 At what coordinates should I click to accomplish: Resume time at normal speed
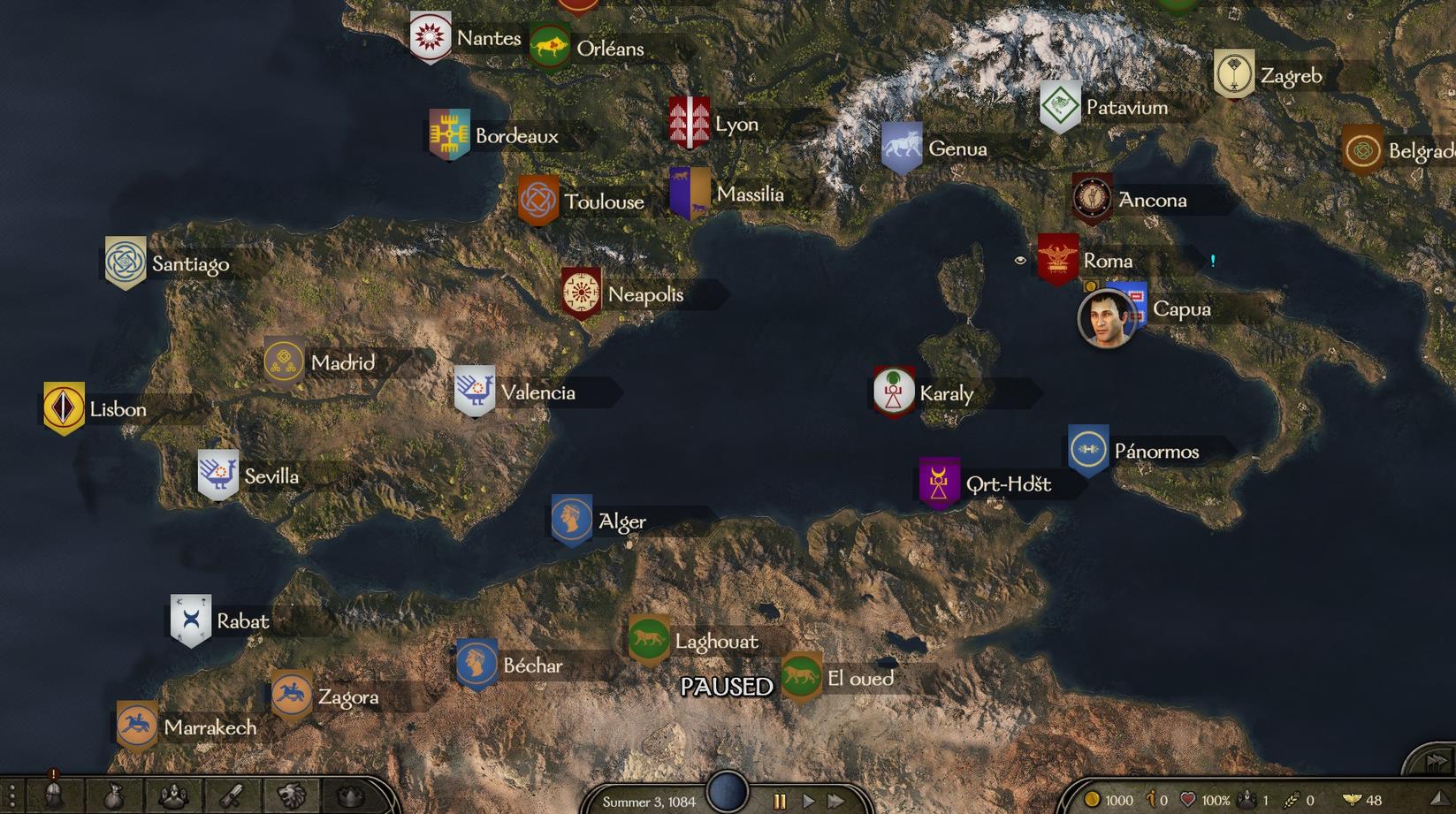pyautogui.click(x=808, y=801)
